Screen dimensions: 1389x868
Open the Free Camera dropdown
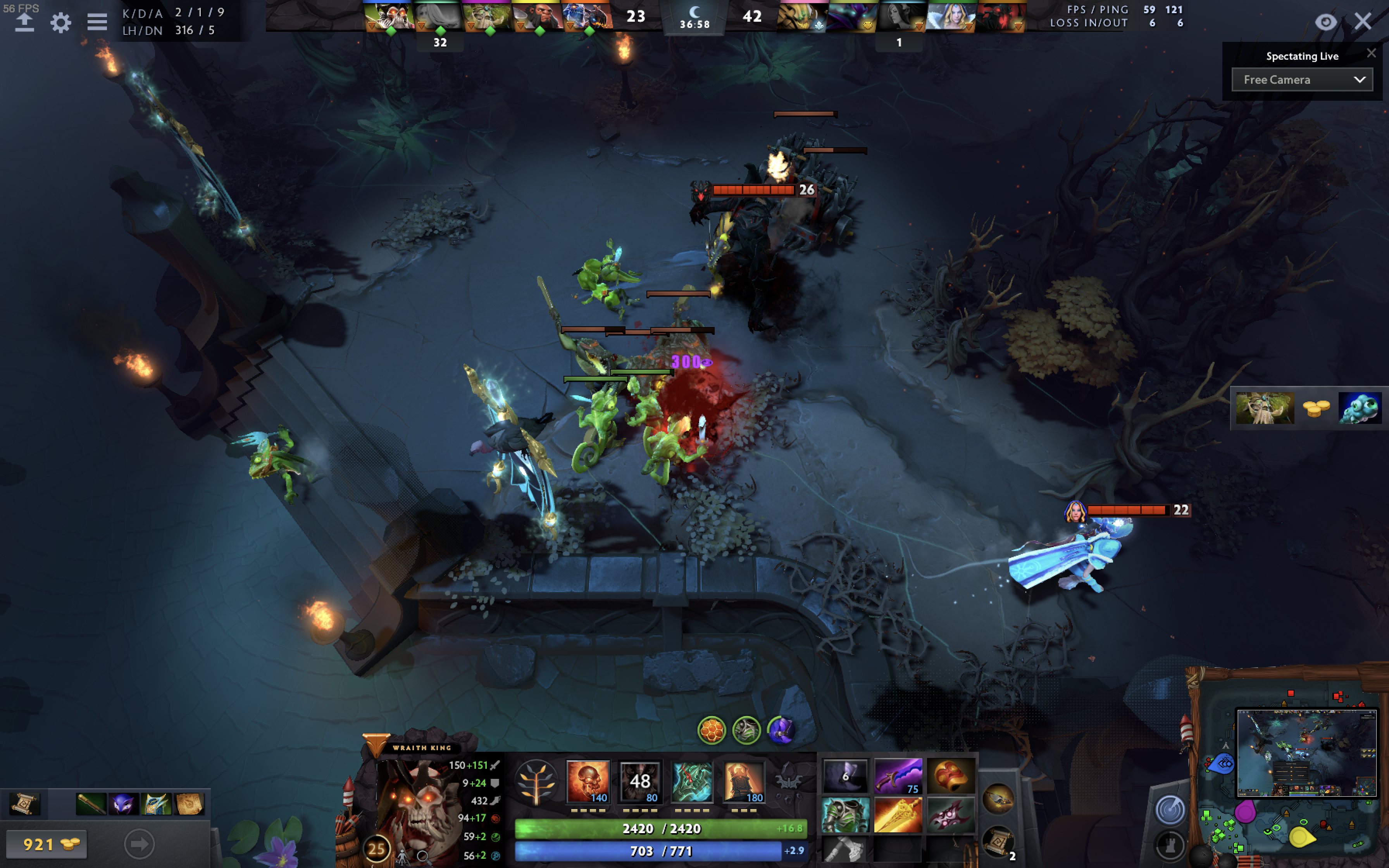(x=1302, y=80)
